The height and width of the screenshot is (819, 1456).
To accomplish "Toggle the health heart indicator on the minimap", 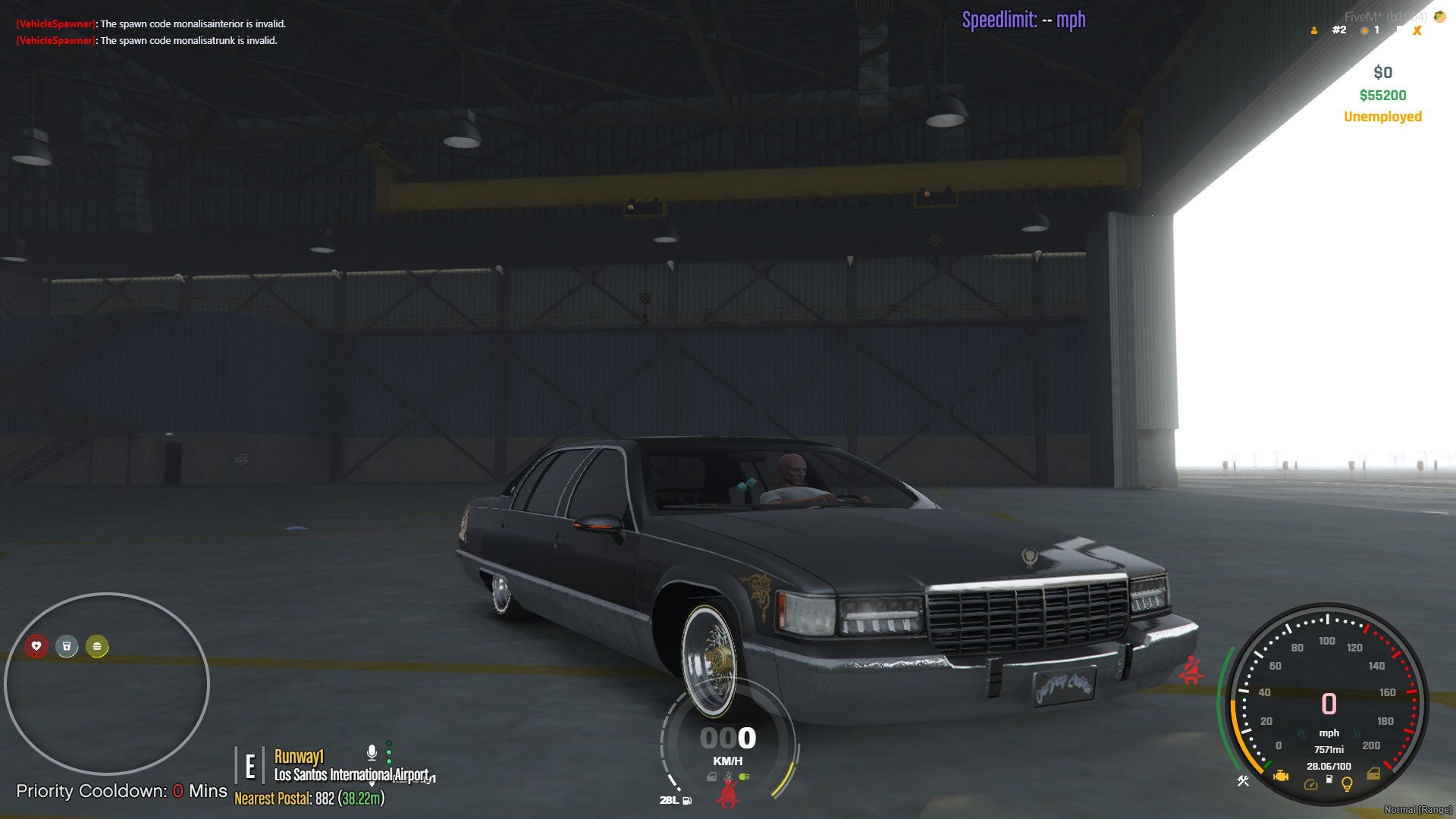I will (36, 647).
